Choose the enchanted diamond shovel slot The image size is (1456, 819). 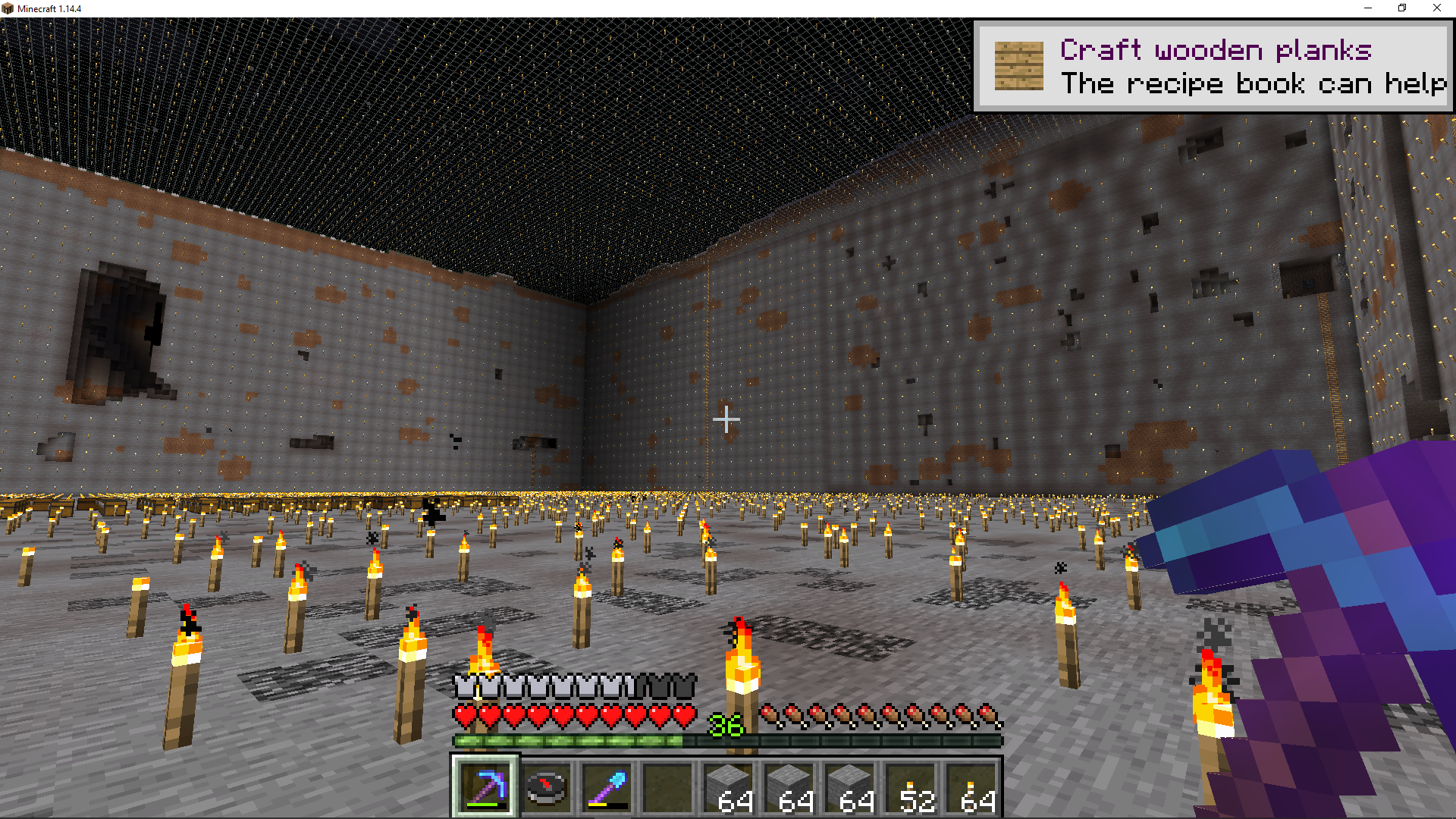[x=607, y=786]
